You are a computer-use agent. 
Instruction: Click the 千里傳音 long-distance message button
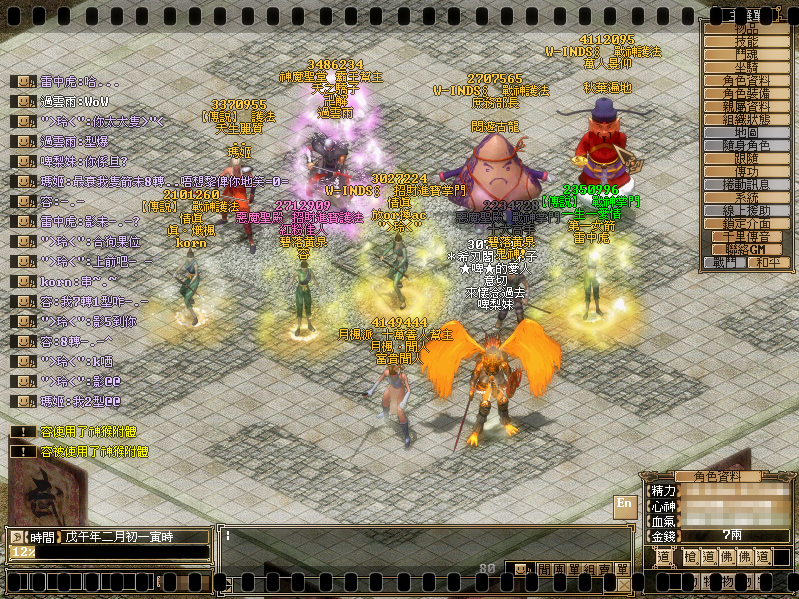coord(746,237)
